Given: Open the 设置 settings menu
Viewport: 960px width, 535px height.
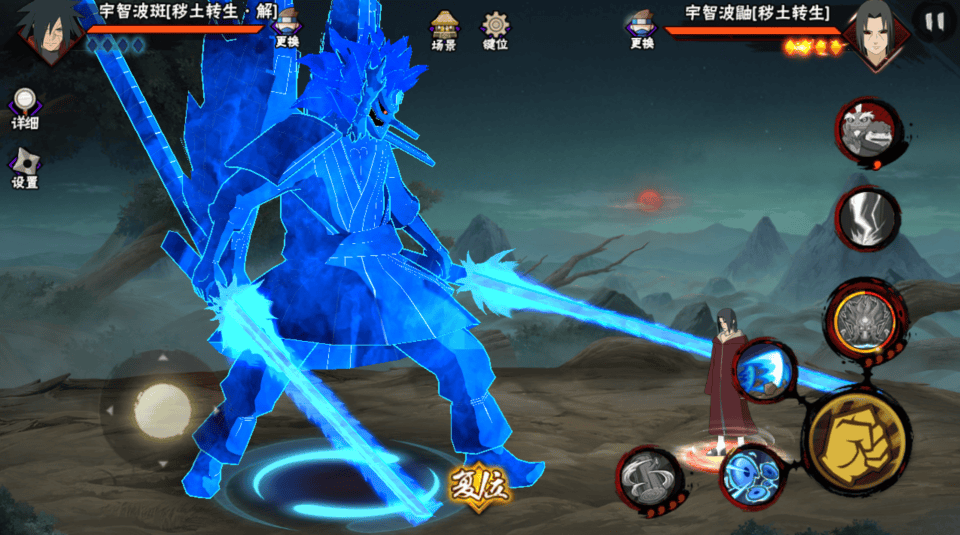Looking at the screenshot, I should pyautogui.click(x=25, y=167).
